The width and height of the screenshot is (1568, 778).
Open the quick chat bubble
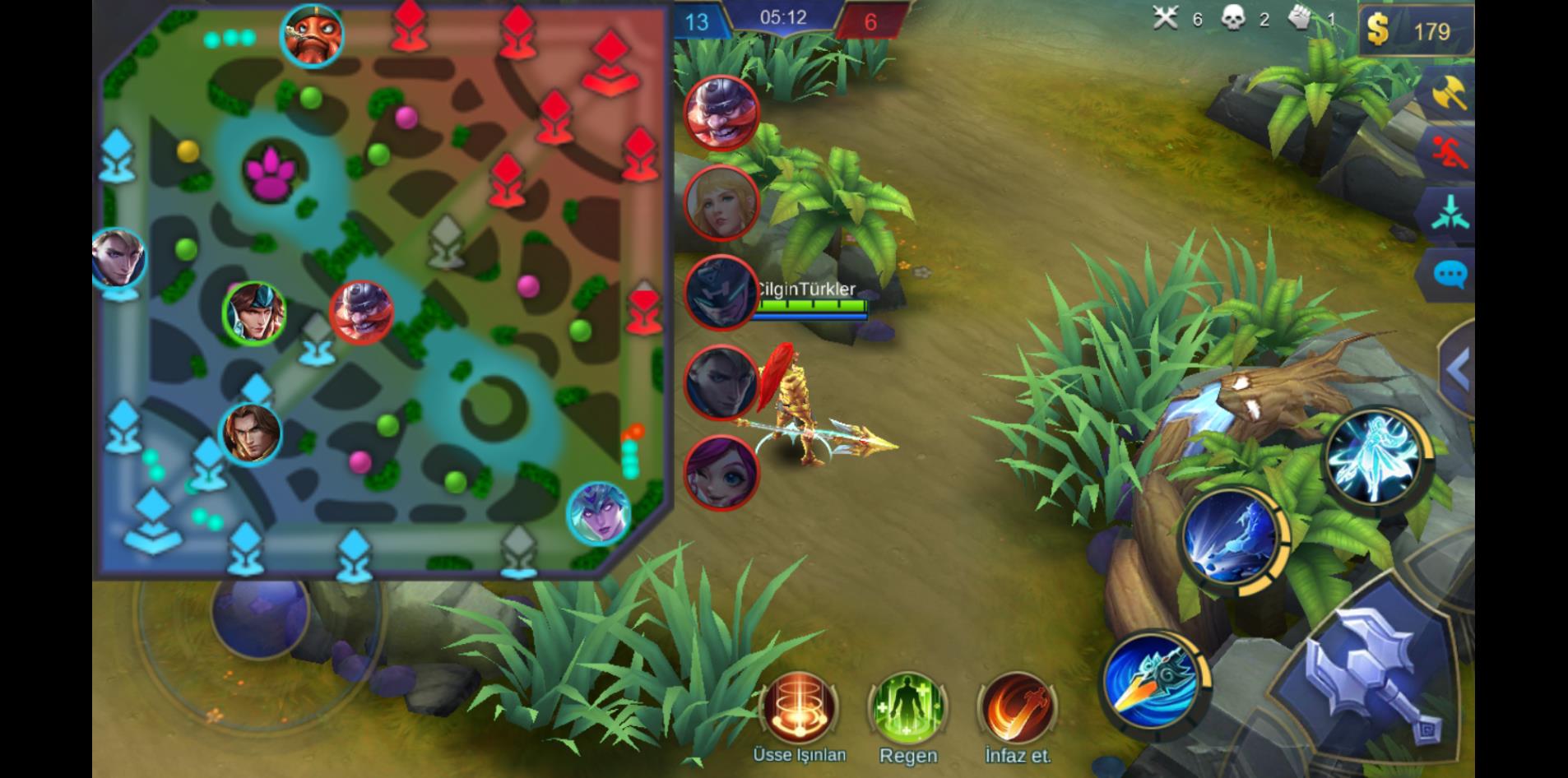(x=1450, y=274)
